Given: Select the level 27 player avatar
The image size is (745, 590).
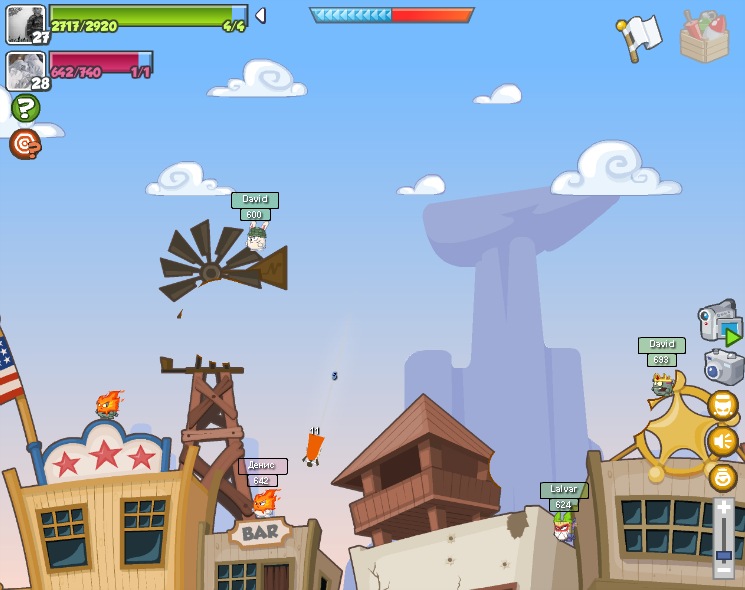Looking at the screenshot, I should (26, 24).
